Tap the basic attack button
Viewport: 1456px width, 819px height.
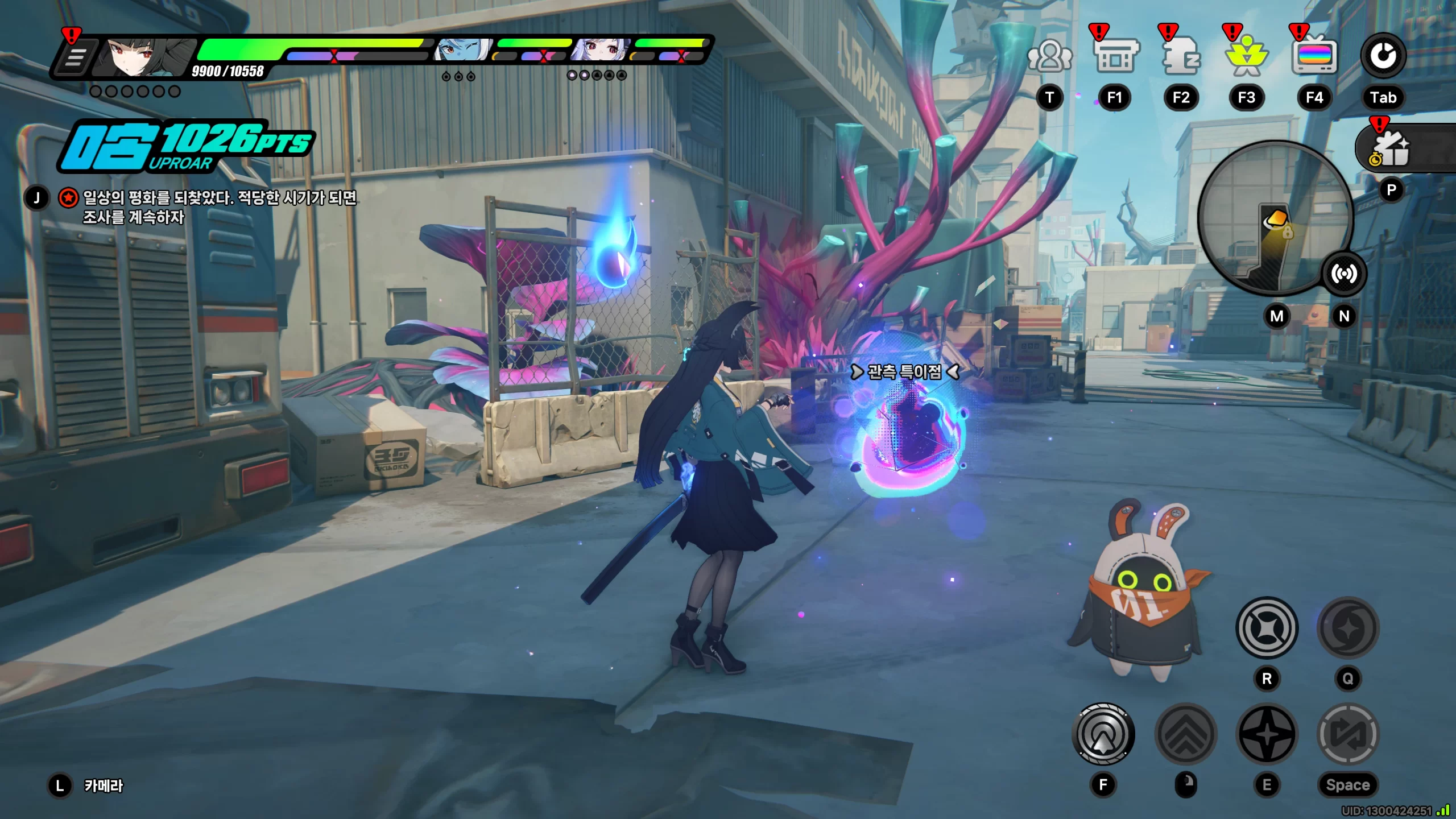1103,734
